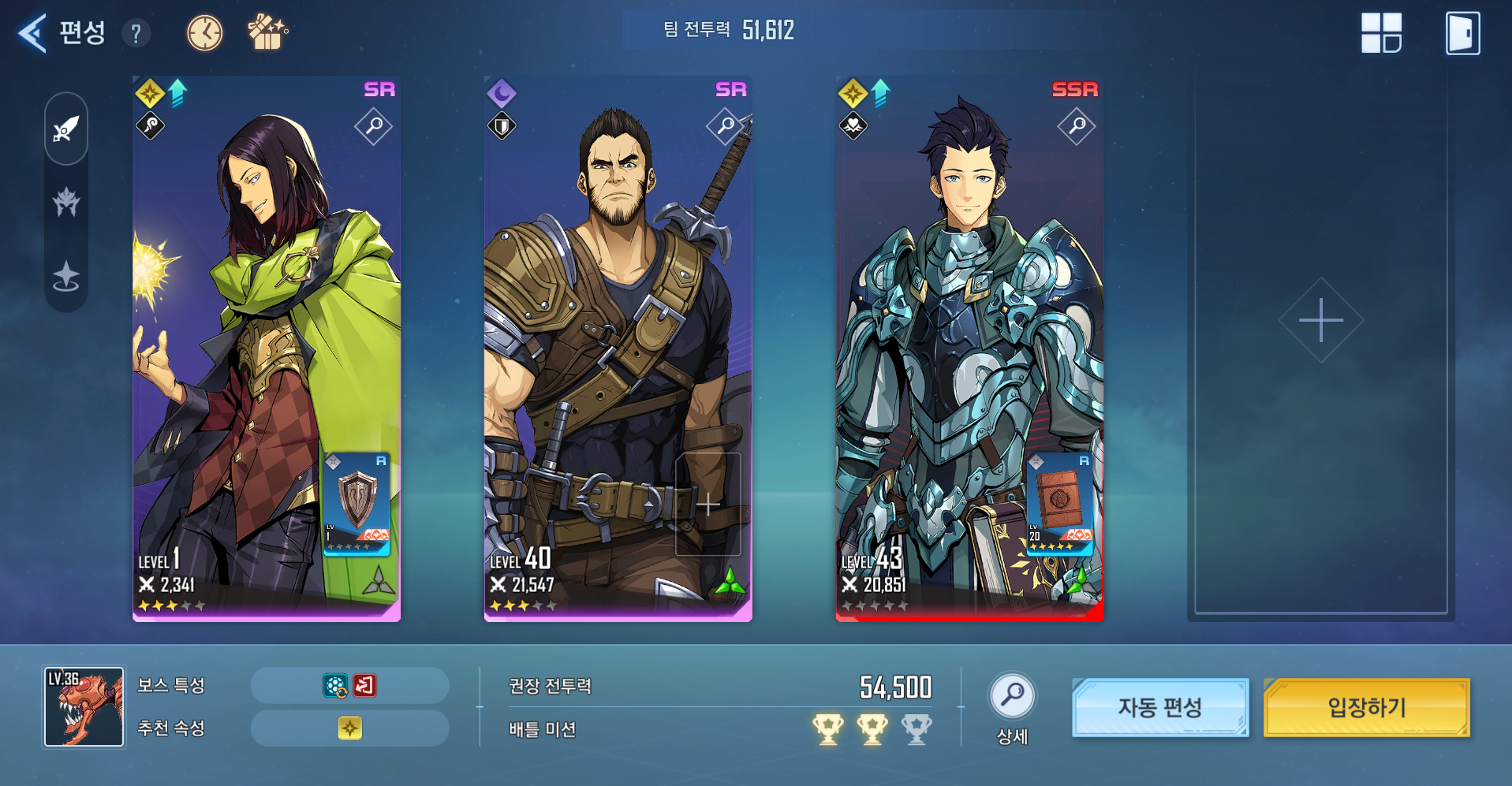Viewport: 1512px width, 786px height.
Task: Open the magnifier search icon on the SSR knight card
Action: (x=1077, y=125)
